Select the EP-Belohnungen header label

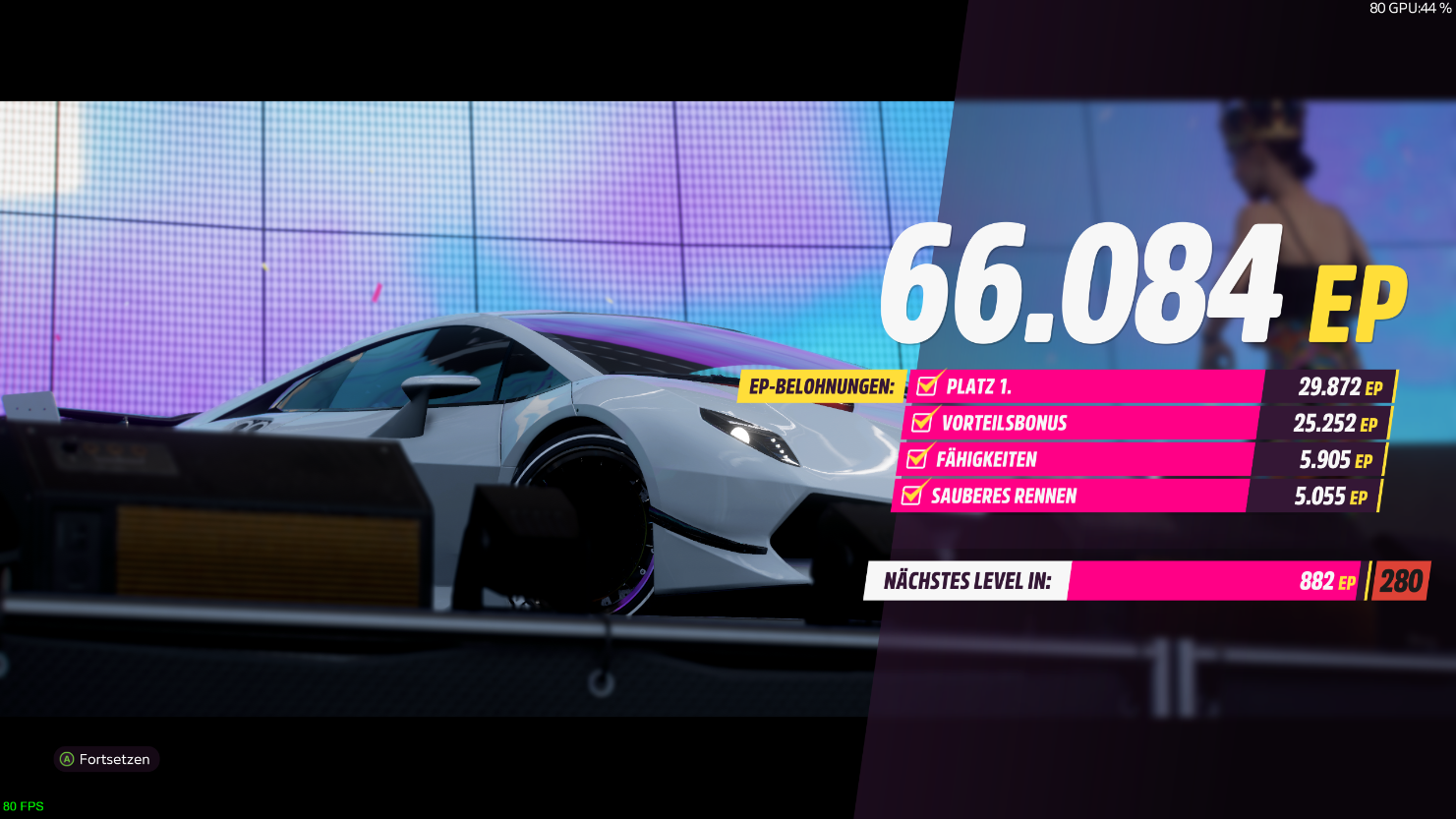pos(822,387)
